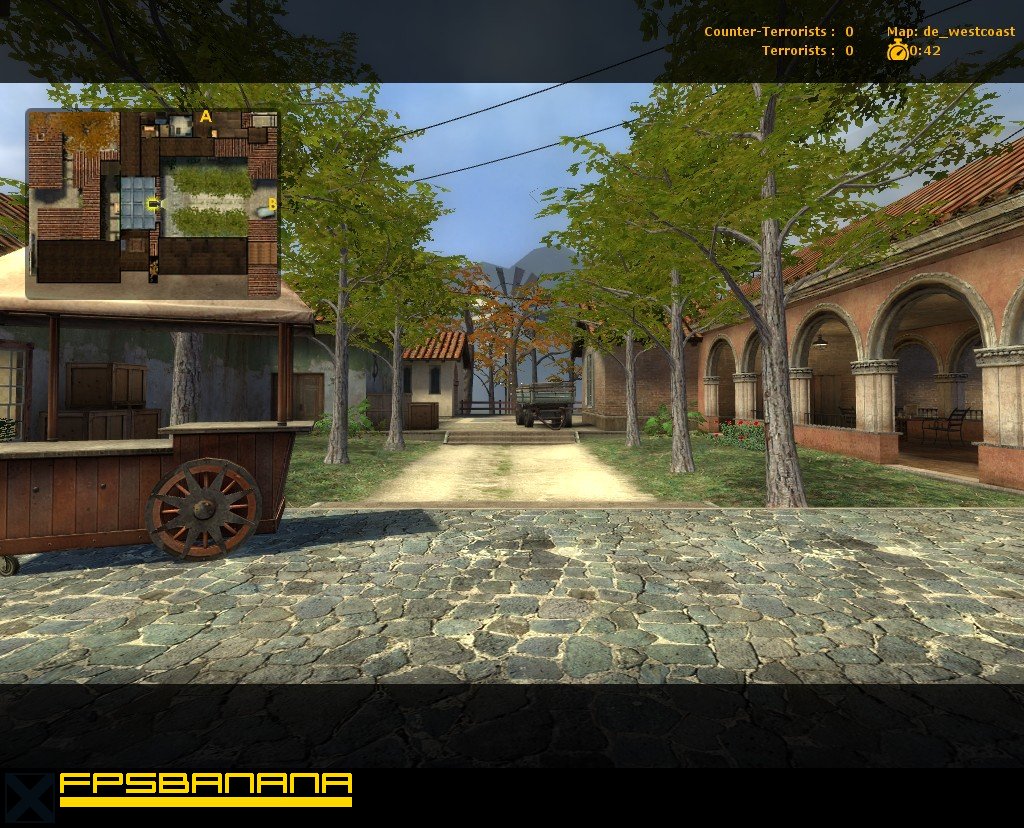This screenshot has height=828, width=1024.
Task: Click the overview map's glass-roof building
Action: (134, 201)
